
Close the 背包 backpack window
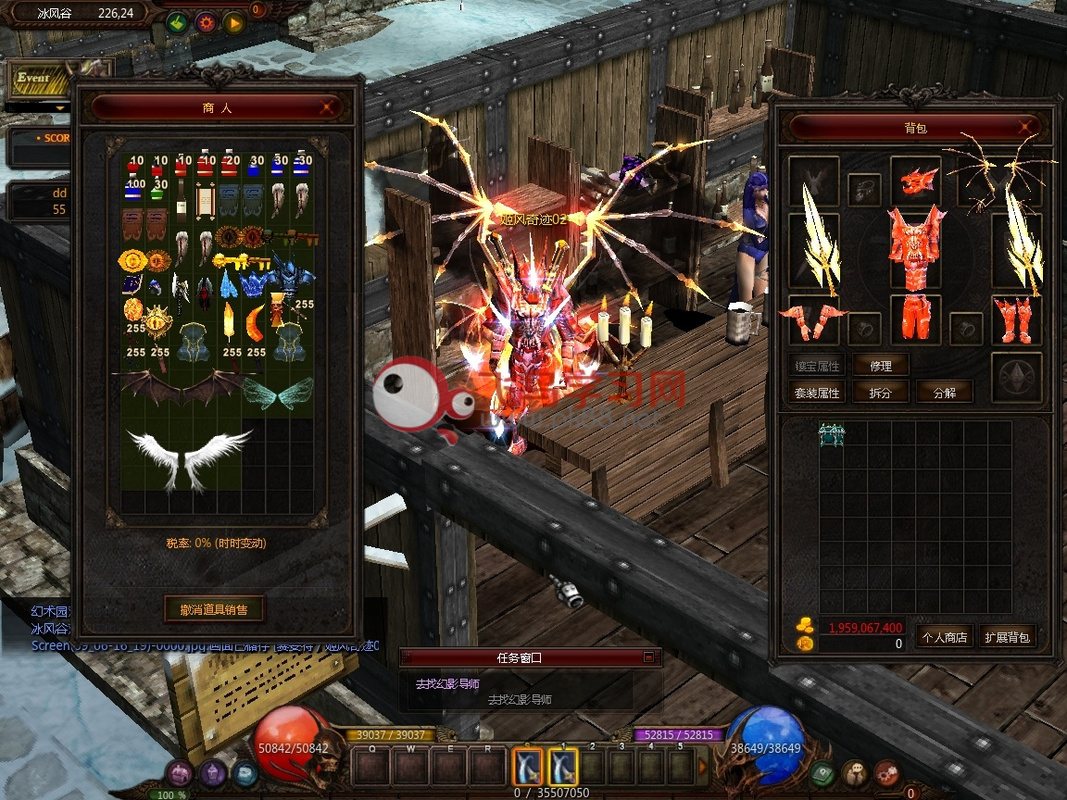1025,127
